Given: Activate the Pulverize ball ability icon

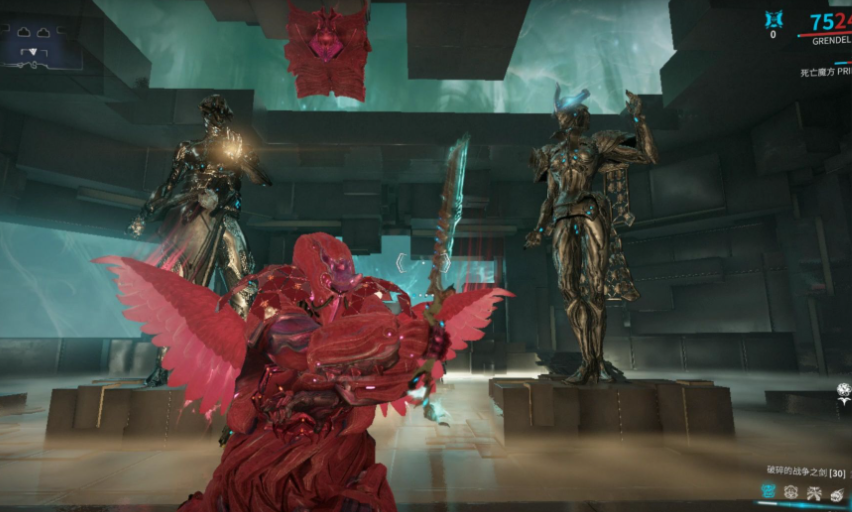Looking at the screenshot, I should (x=837, y=491).
